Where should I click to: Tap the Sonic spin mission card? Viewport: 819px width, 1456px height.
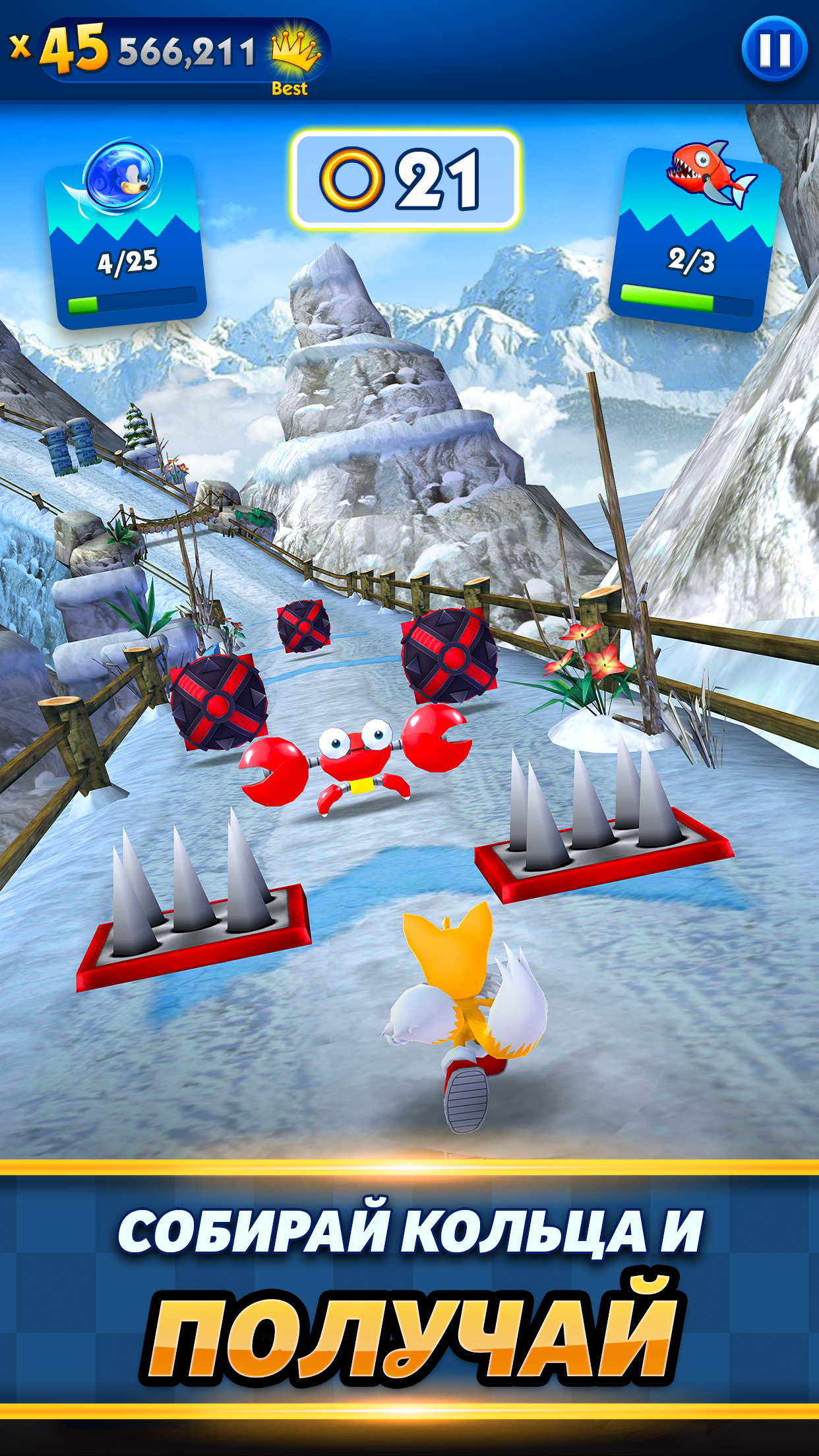pyautogui.click(x=125, y=237)
